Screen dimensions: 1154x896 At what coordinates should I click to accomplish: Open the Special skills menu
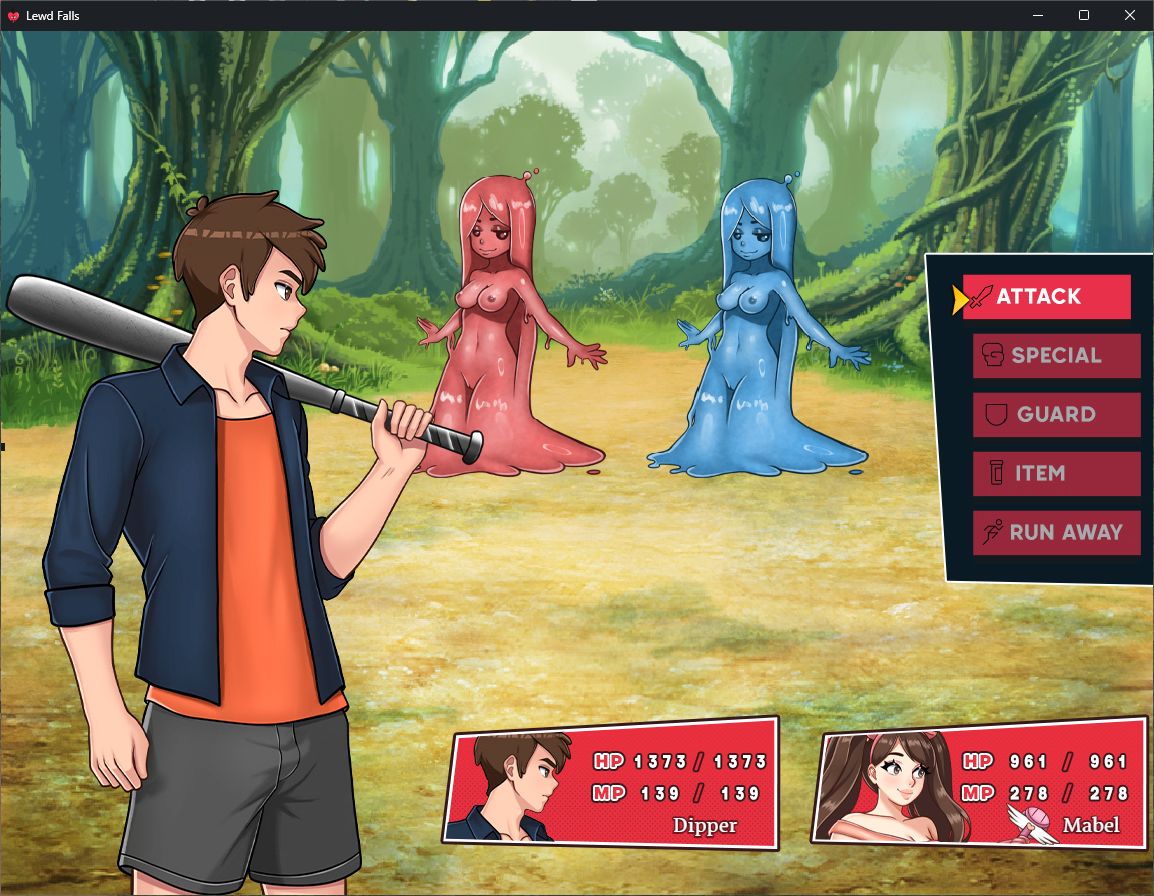click(x=1056, y=356)
